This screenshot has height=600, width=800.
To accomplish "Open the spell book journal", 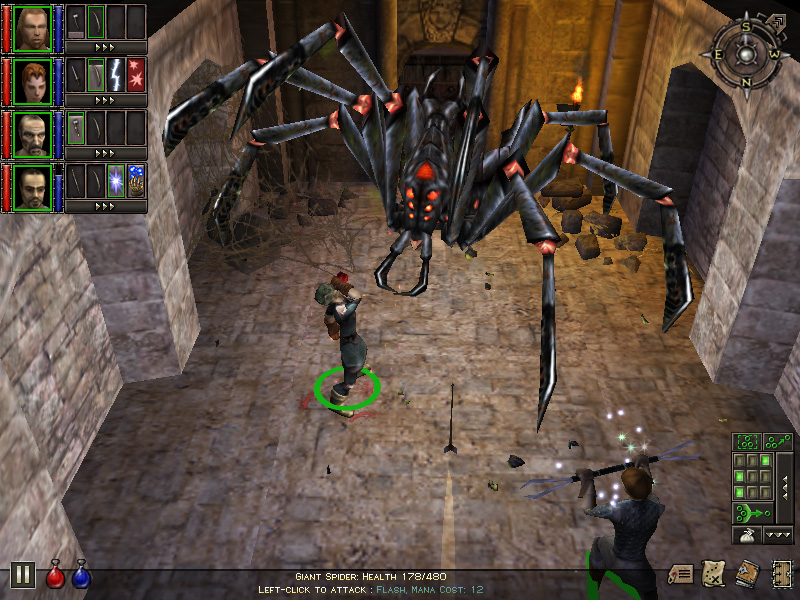I will pos(747,573).
